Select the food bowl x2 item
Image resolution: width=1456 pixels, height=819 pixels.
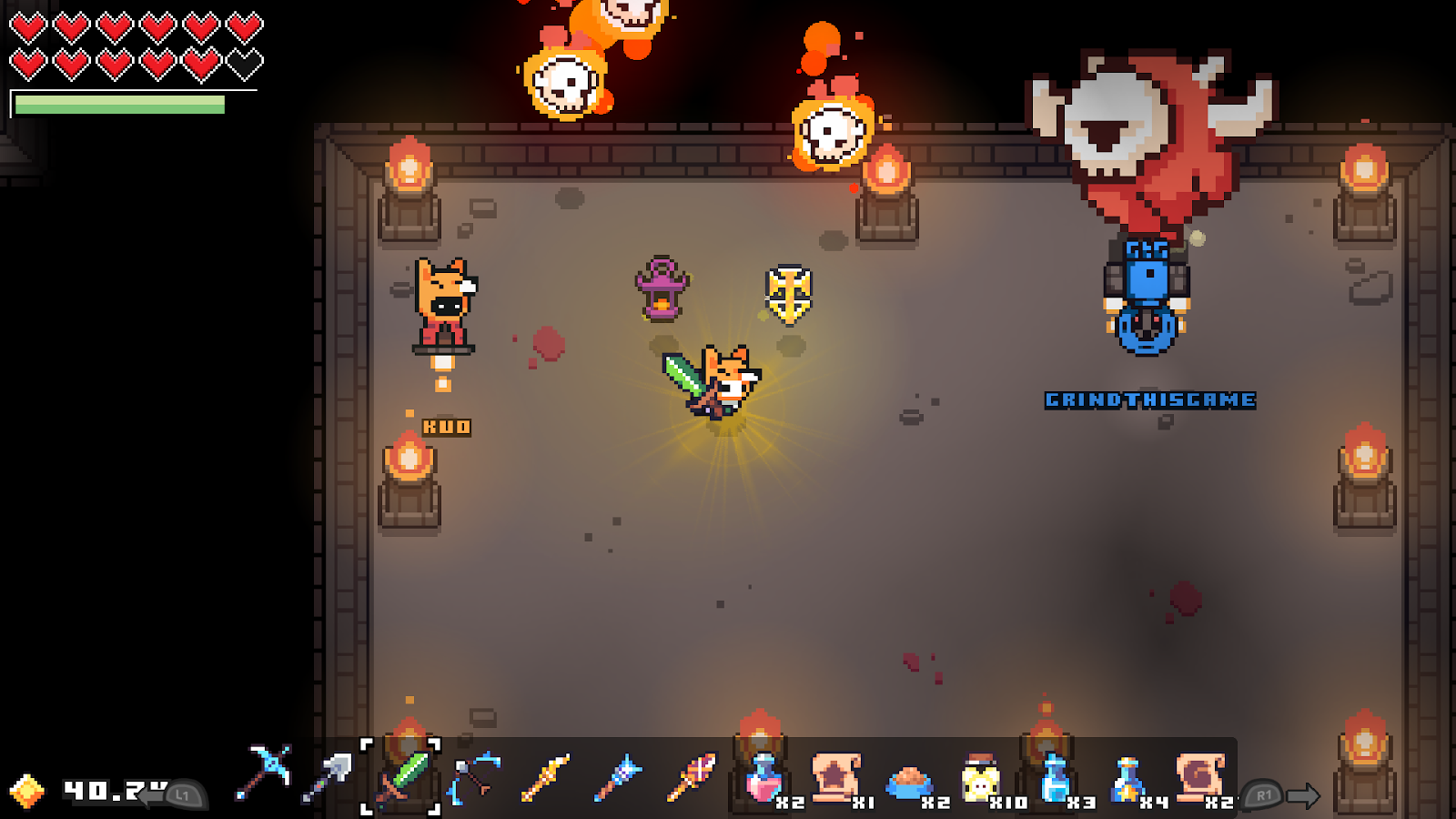907,781
